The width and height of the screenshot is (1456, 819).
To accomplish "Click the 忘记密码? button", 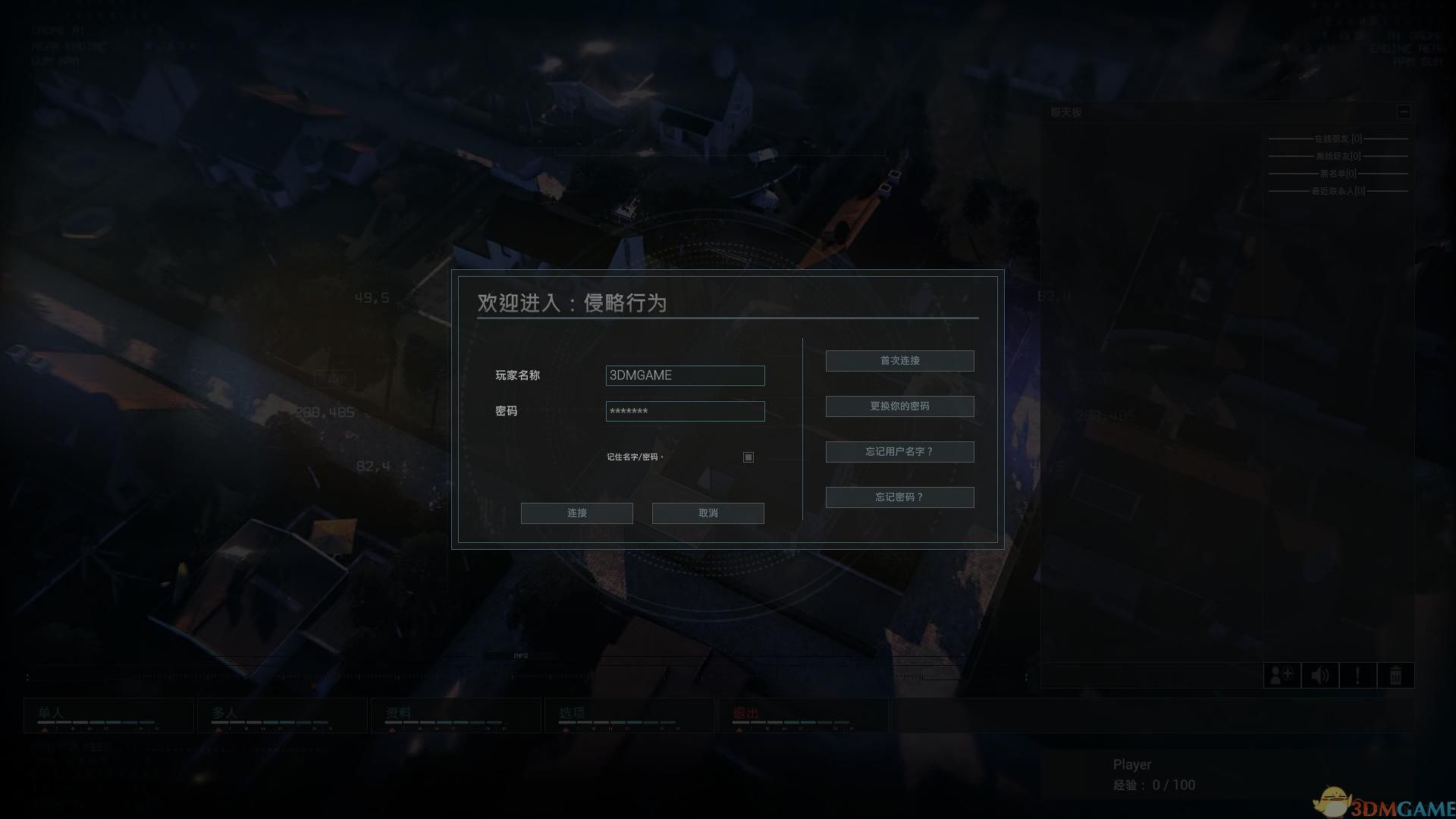I will pyautogui.click(x=899, y=497).
